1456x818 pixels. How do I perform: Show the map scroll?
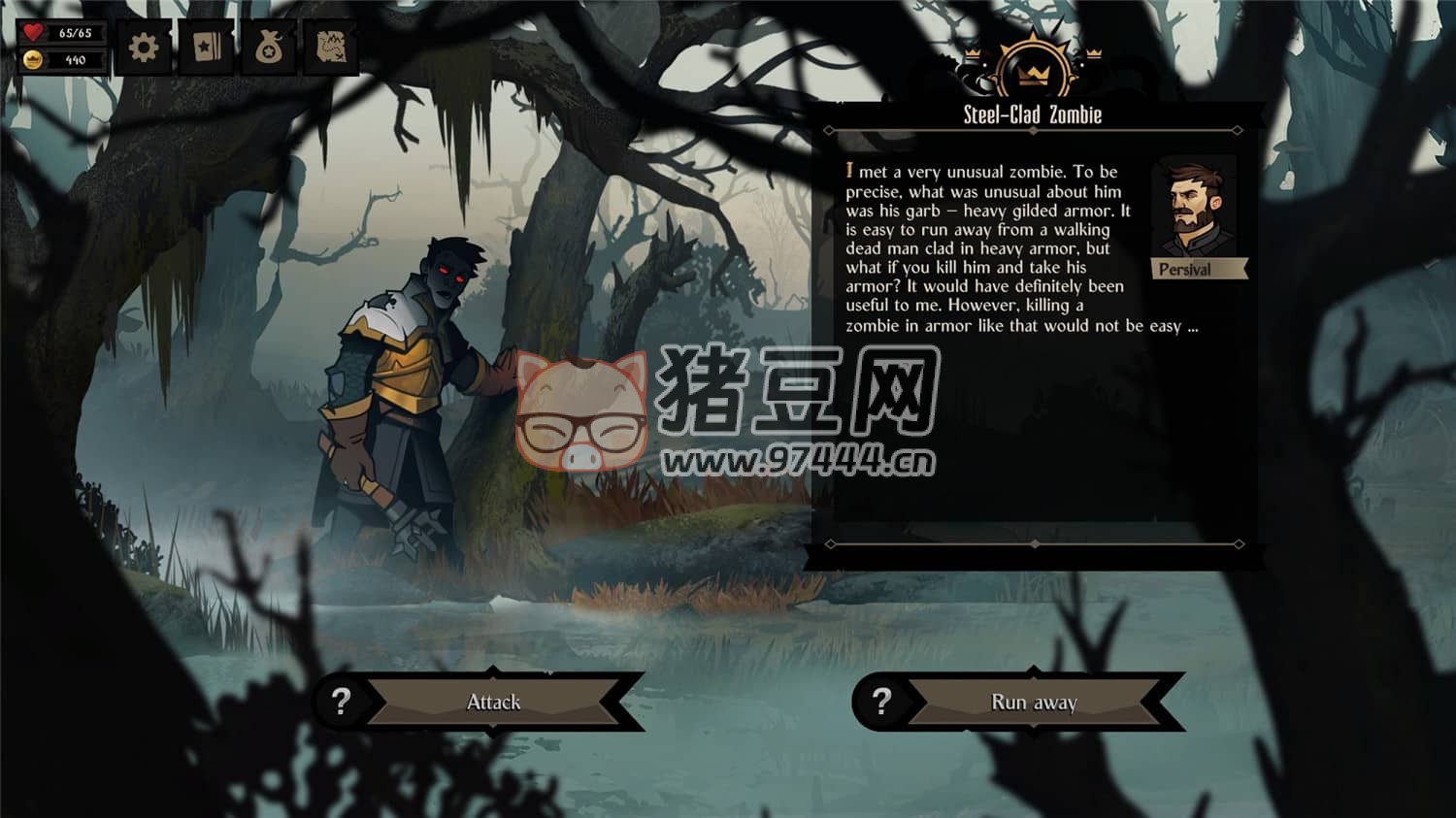pos(331,48)
